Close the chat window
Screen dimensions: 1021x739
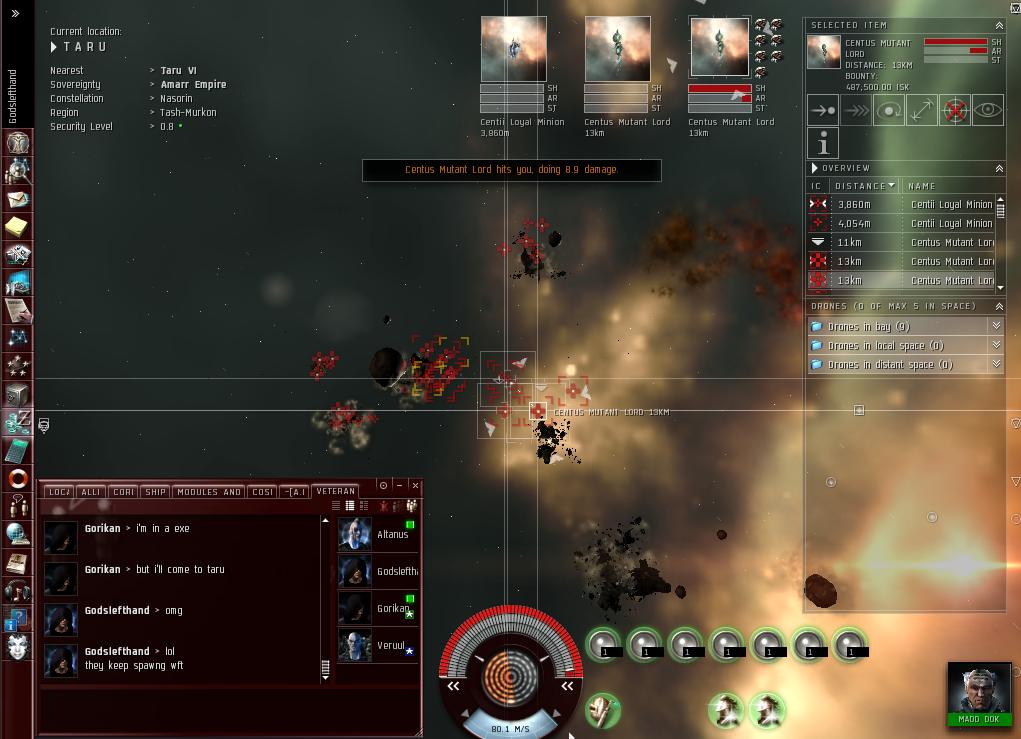[415, 485]
